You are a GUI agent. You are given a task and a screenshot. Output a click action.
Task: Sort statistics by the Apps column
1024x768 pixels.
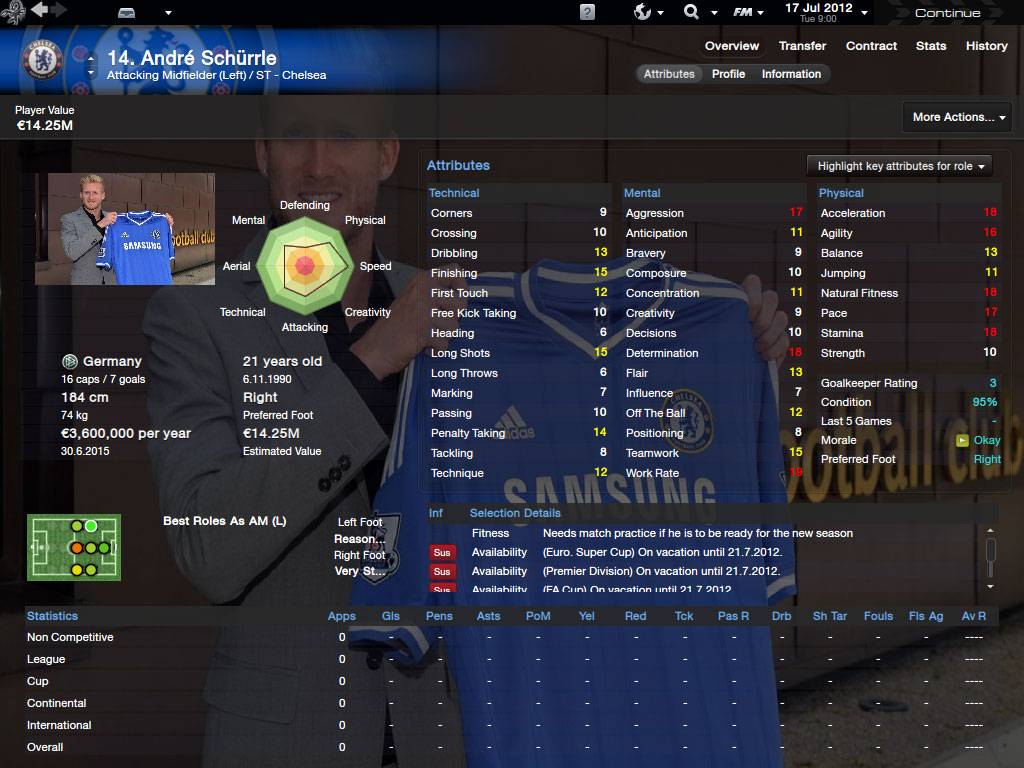click(342, 616)
